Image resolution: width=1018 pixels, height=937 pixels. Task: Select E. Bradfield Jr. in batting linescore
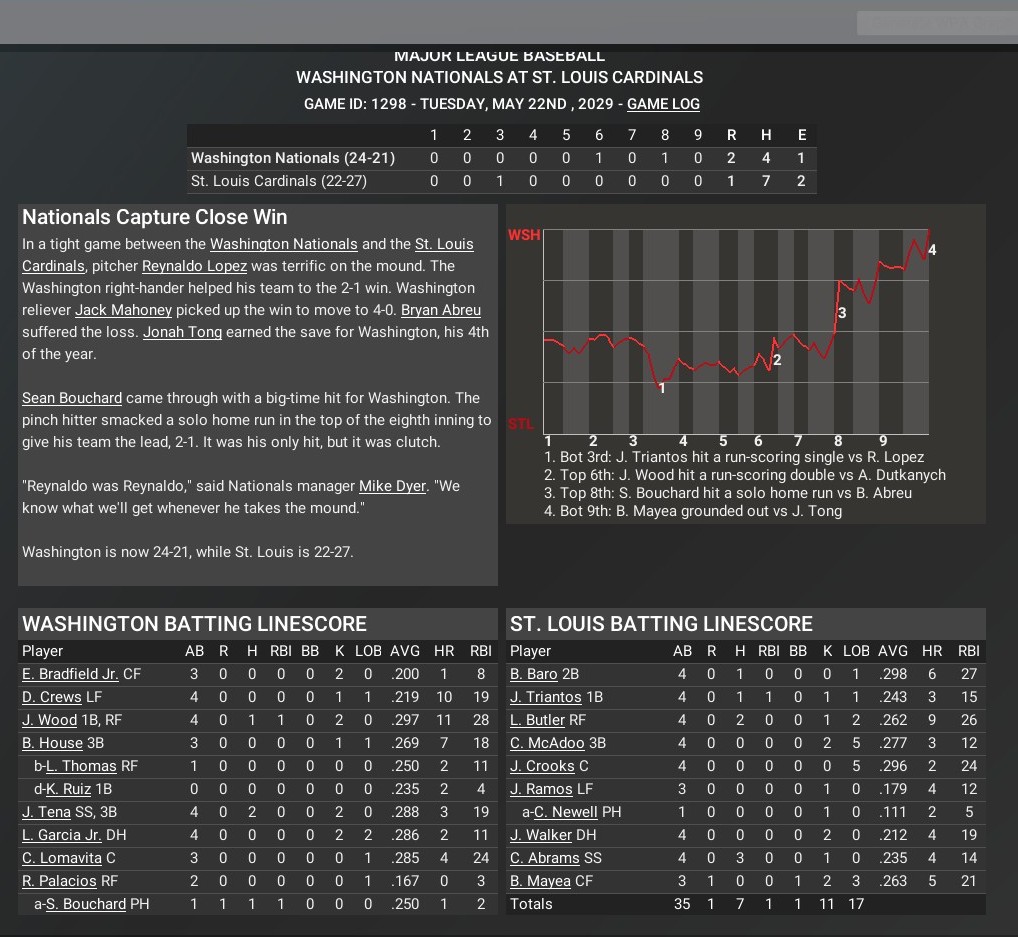pos(70,674)
